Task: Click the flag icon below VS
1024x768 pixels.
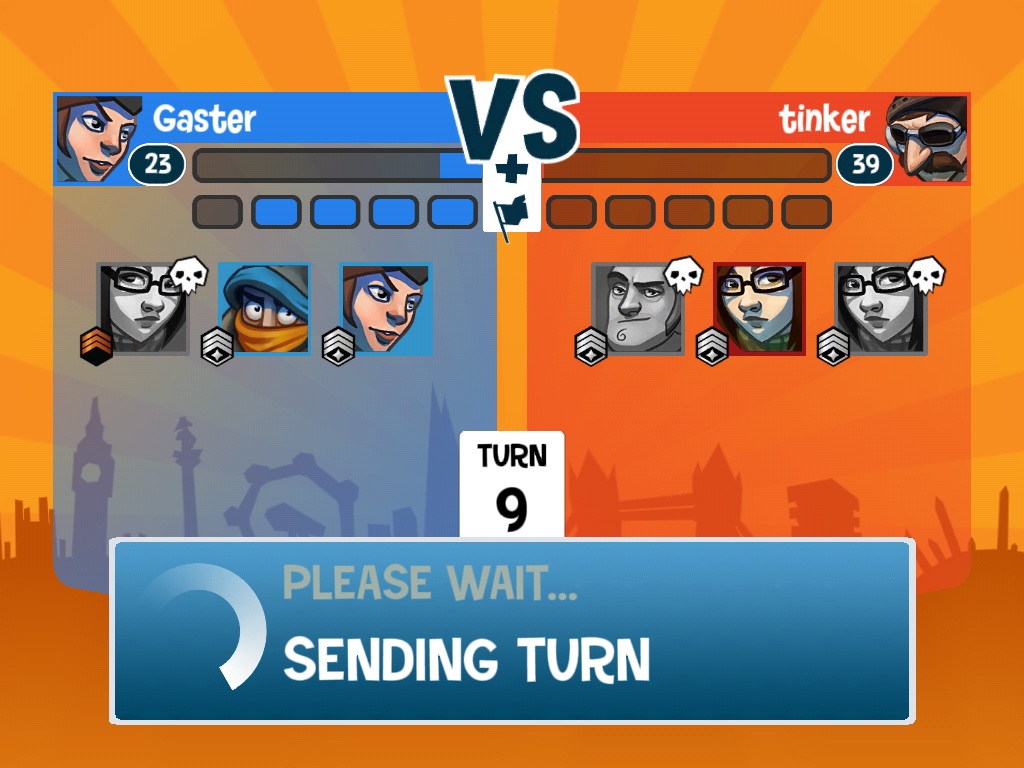Action: [512, 212]
